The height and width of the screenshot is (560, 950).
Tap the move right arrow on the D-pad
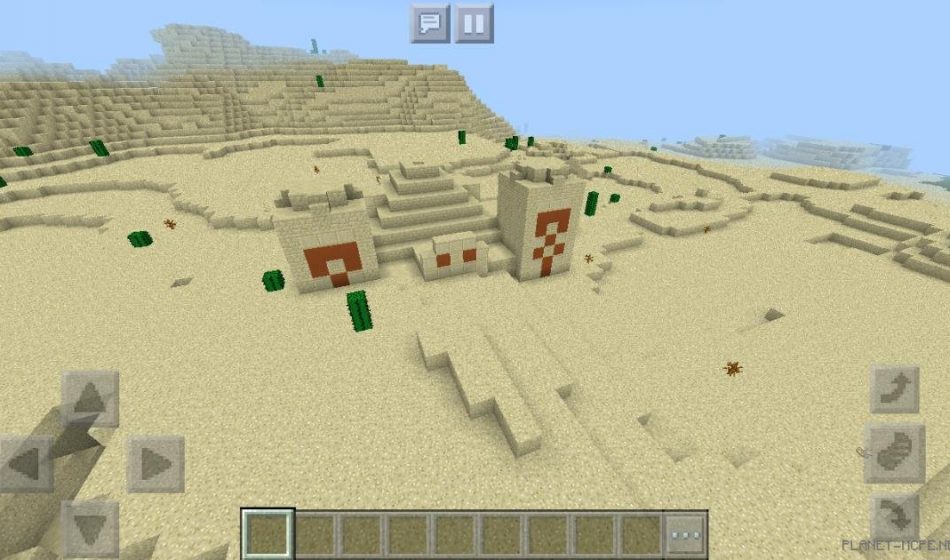pyautogui.click(x=155, y=464)
